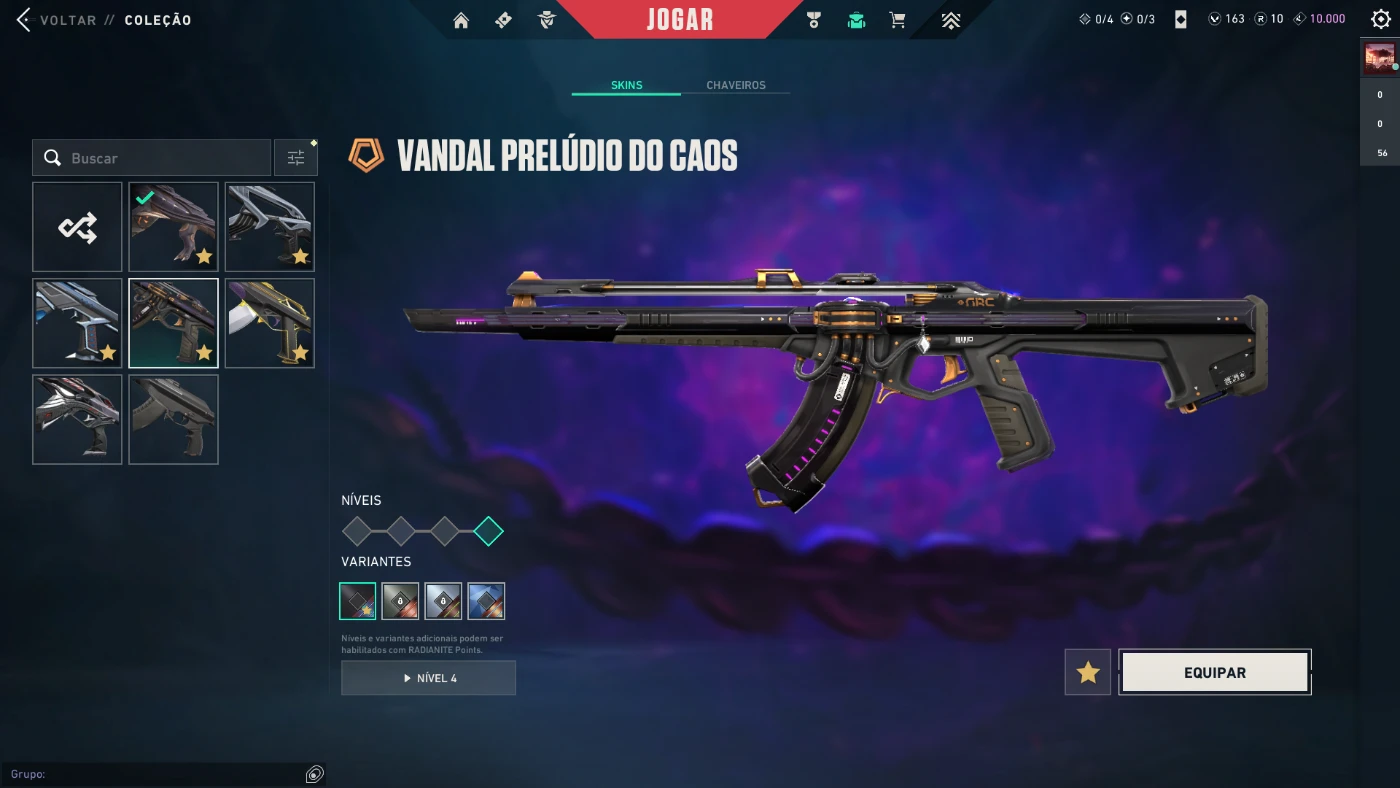Open settings gear icon
Viewport: 1400px width, 788px height.
pyautogui.click(x=1380, y=19)
